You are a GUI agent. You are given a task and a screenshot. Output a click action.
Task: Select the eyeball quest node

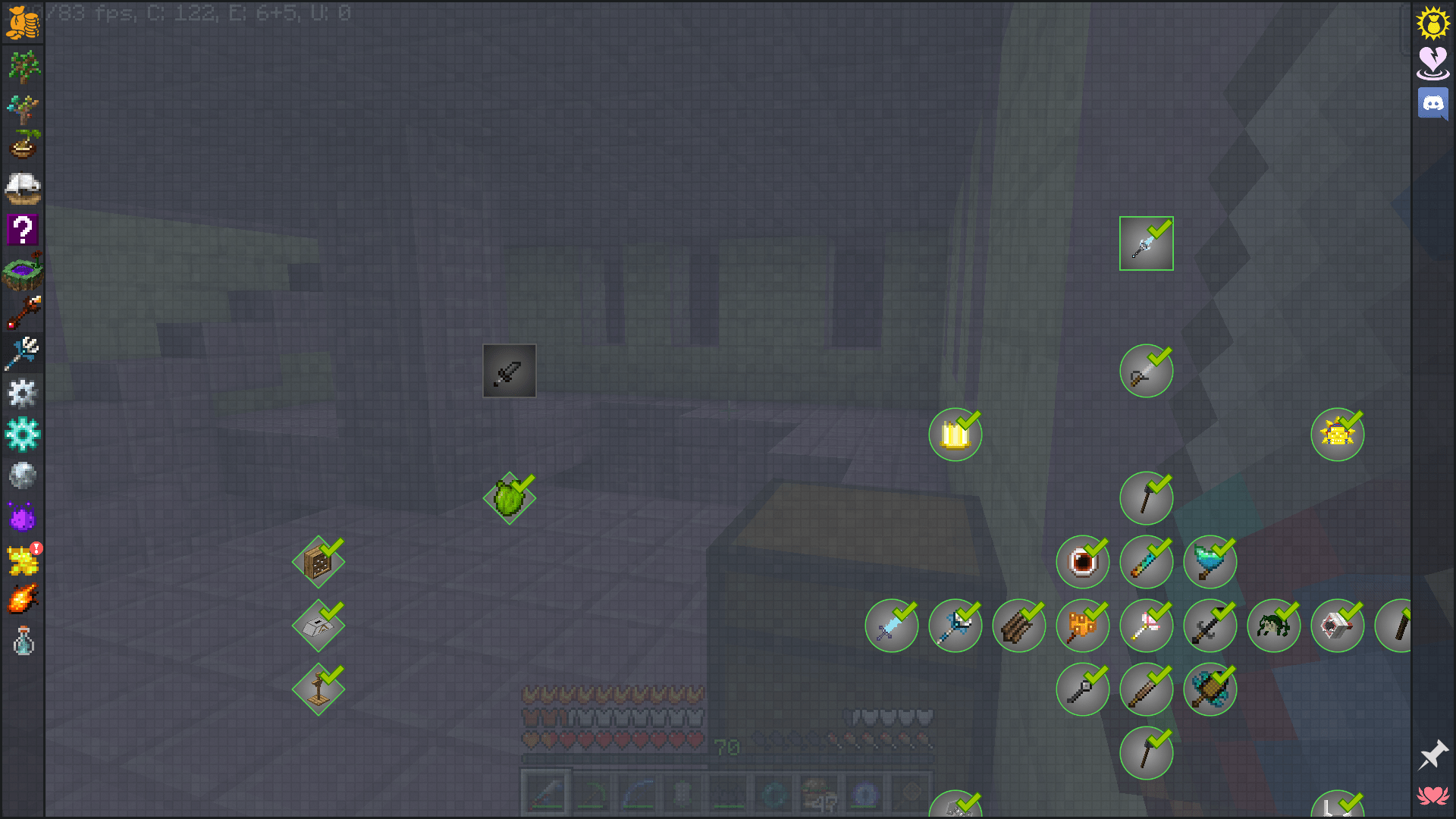coord(1082,561)
